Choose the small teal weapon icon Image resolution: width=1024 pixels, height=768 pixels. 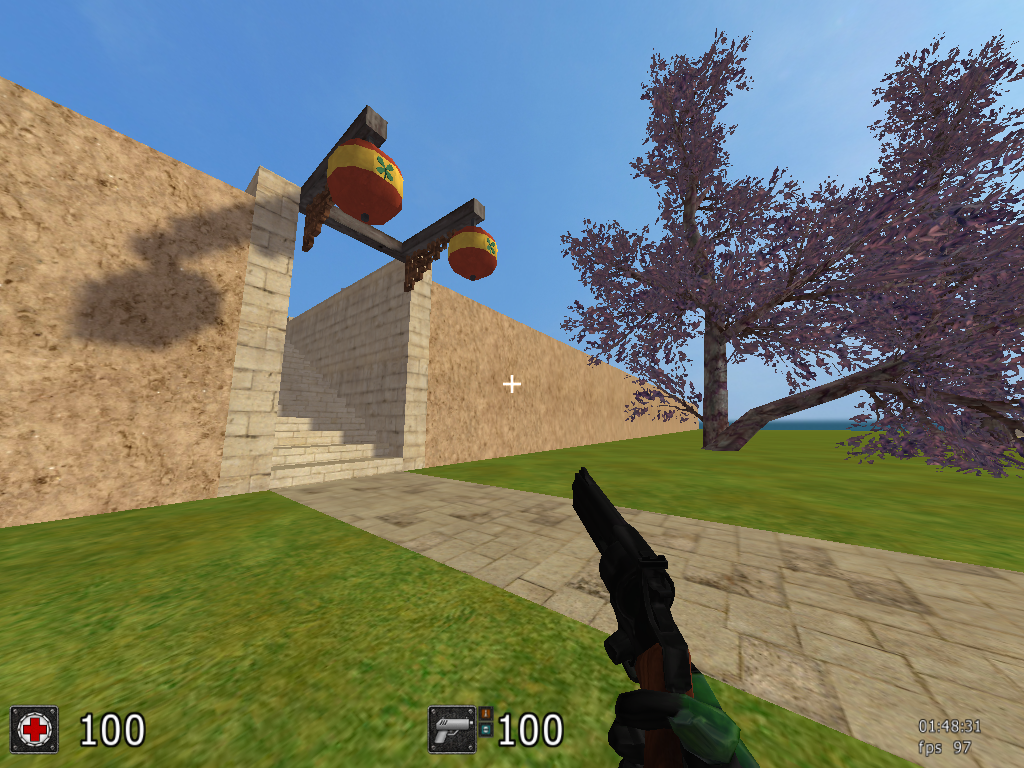tap(486, 729)
